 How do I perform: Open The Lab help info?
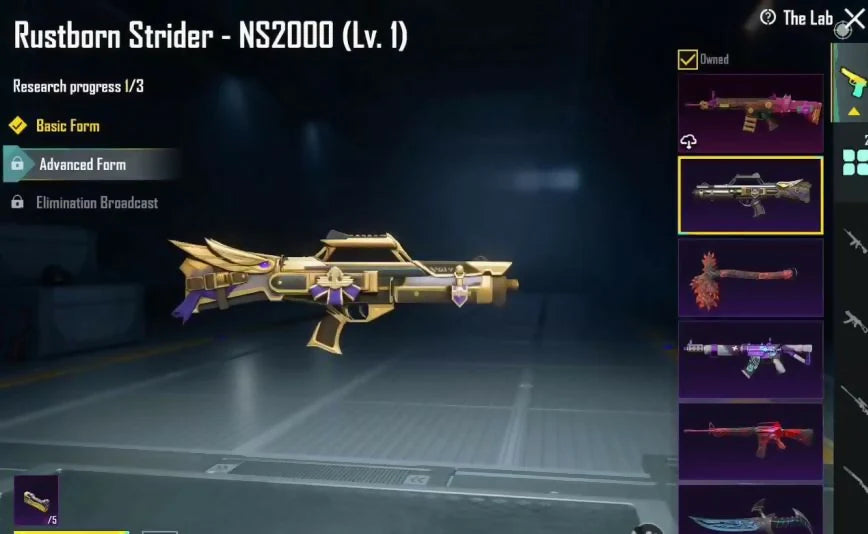coord(768,18)
